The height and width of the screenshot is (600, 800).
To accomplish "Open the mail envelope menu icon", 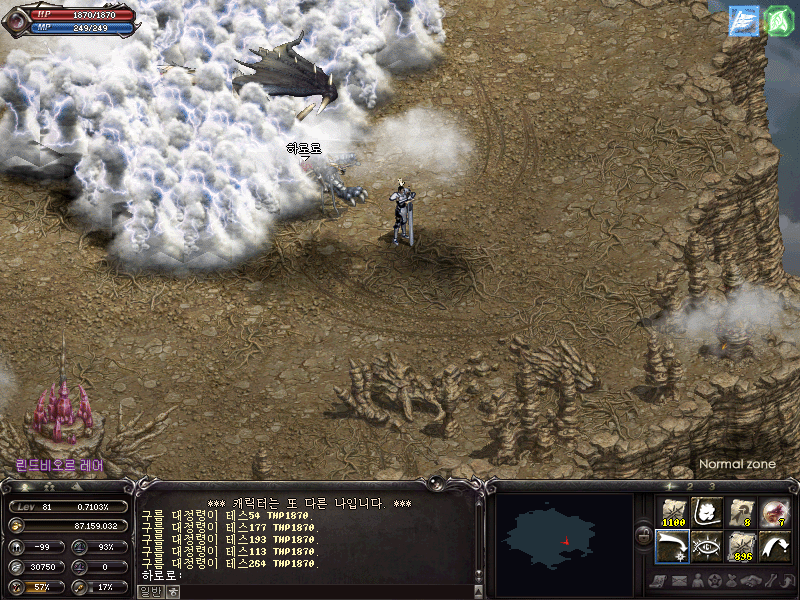I will click(679, 581).
